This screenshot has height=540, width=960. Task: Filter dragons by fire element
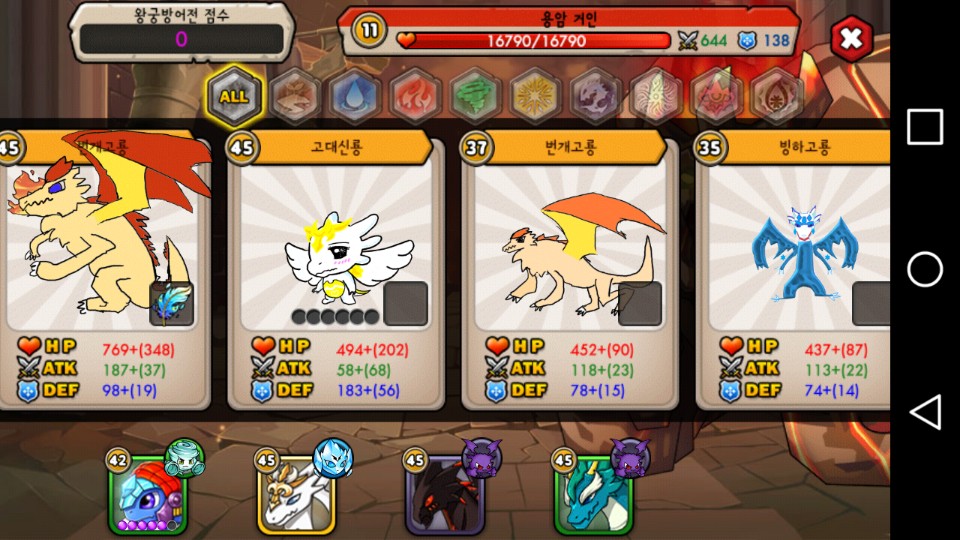tap(414, 97)
